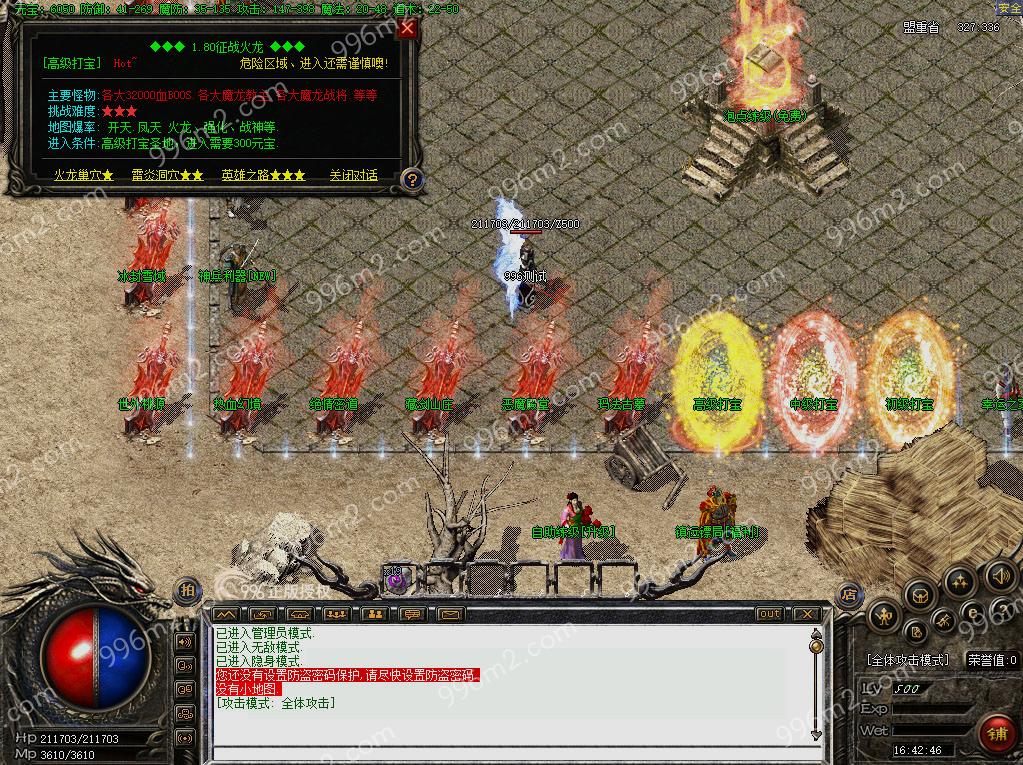Click the round 拍 auction button
This screenshot has height=765, width=1023.
[187, 590]
